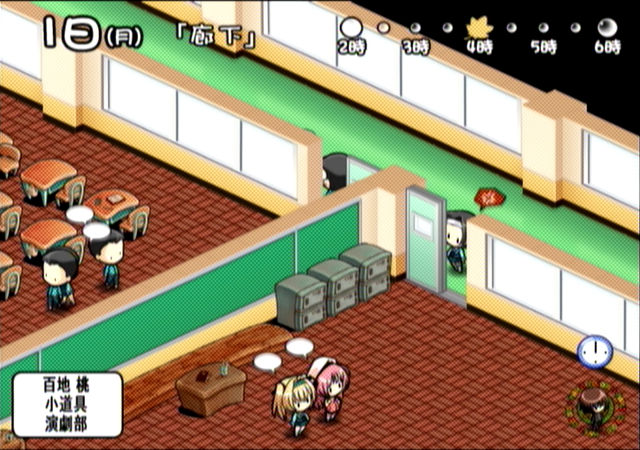Select the maple leaf marker at 4時
640x450 pixels.
click(478, 29)
